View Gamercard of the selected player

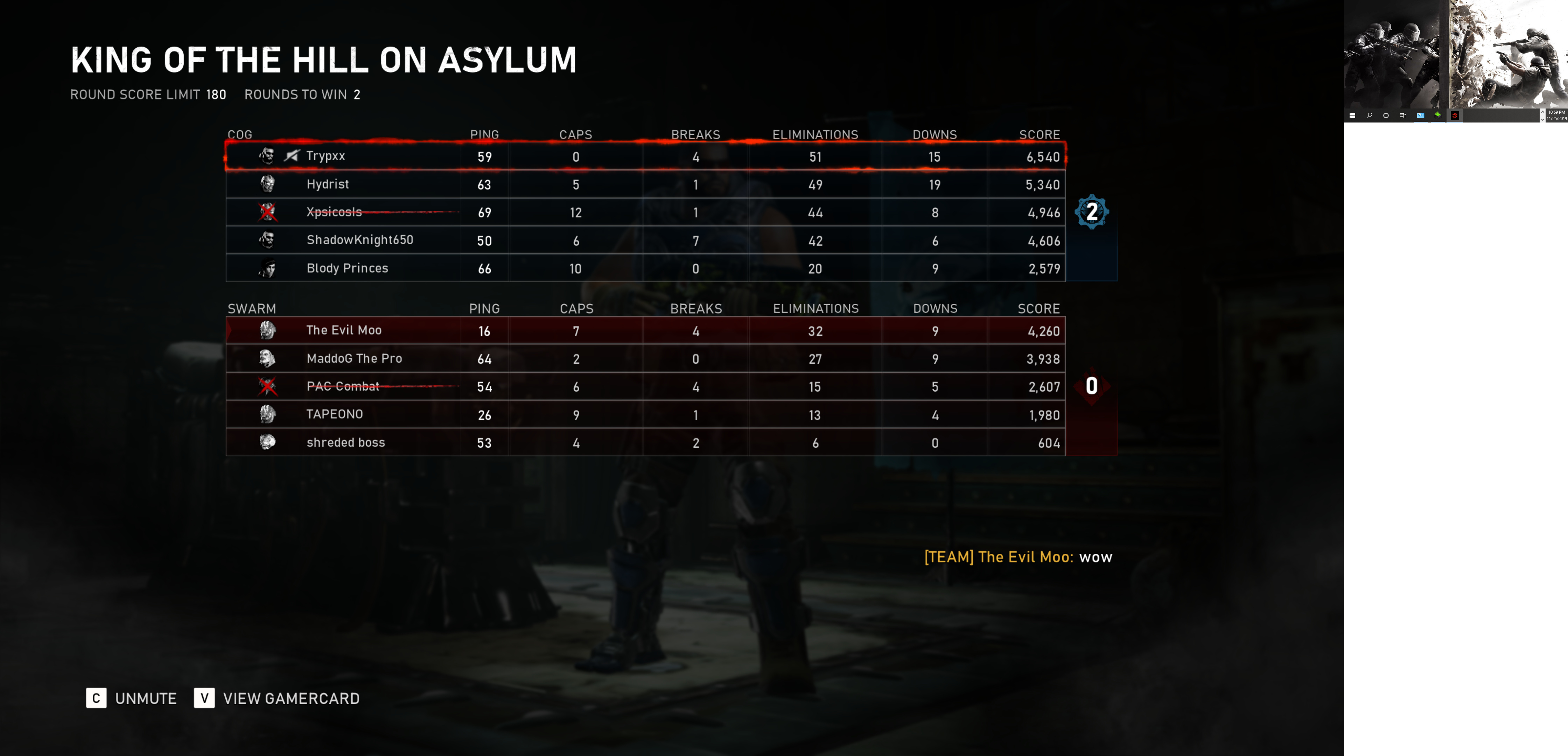(x=277, y=698)
